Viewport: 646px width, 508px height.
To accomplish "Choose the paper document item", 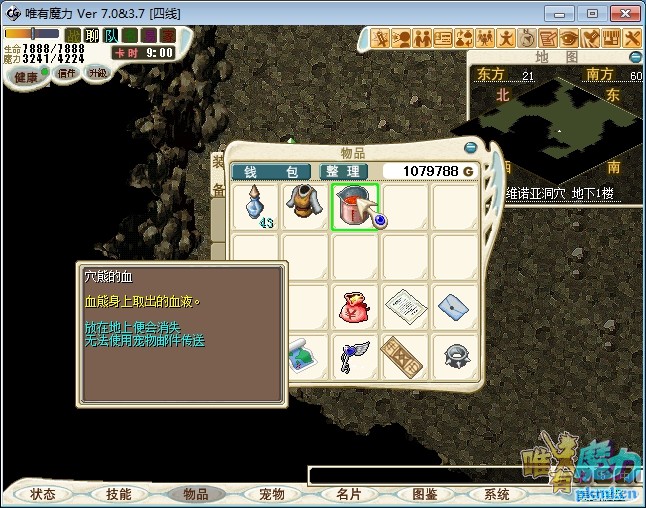I will (405, 306).
